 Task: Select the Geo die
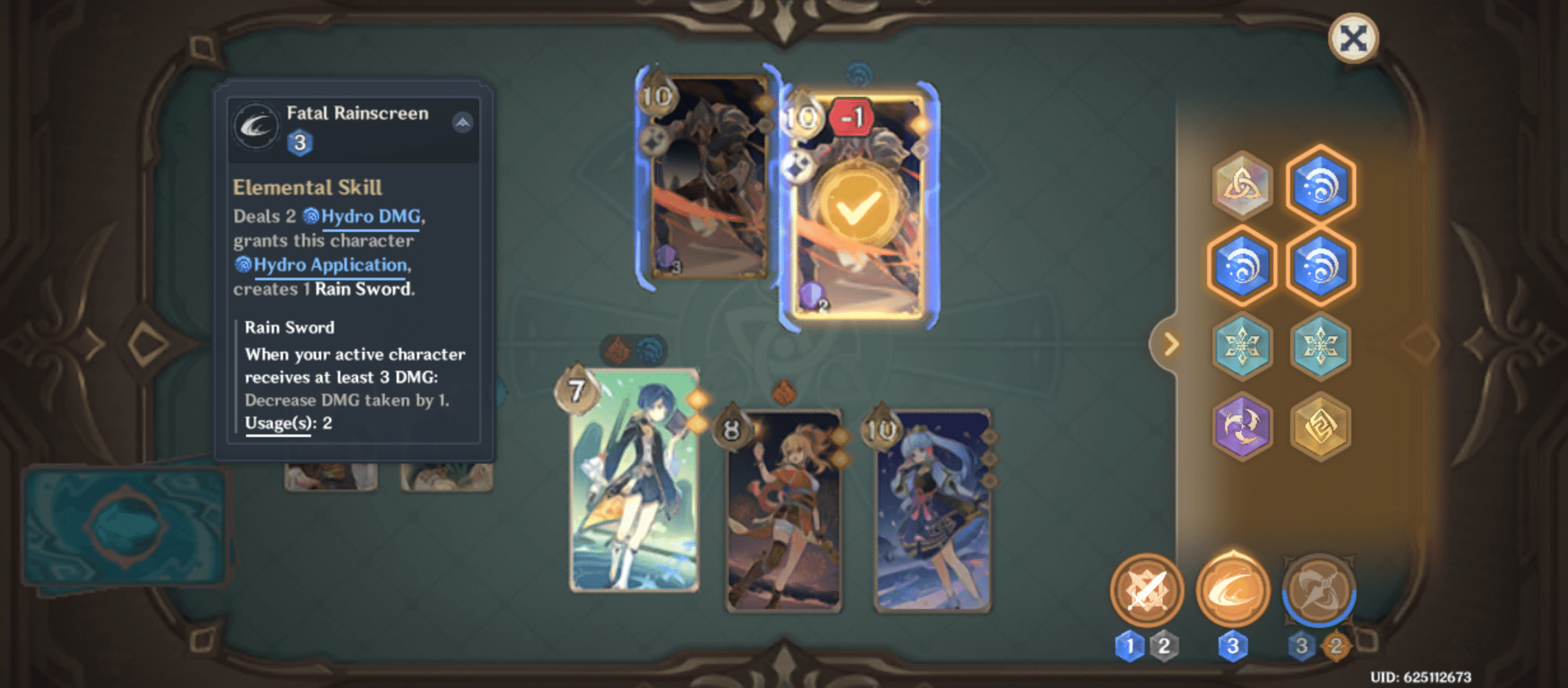click(1322, 427)
